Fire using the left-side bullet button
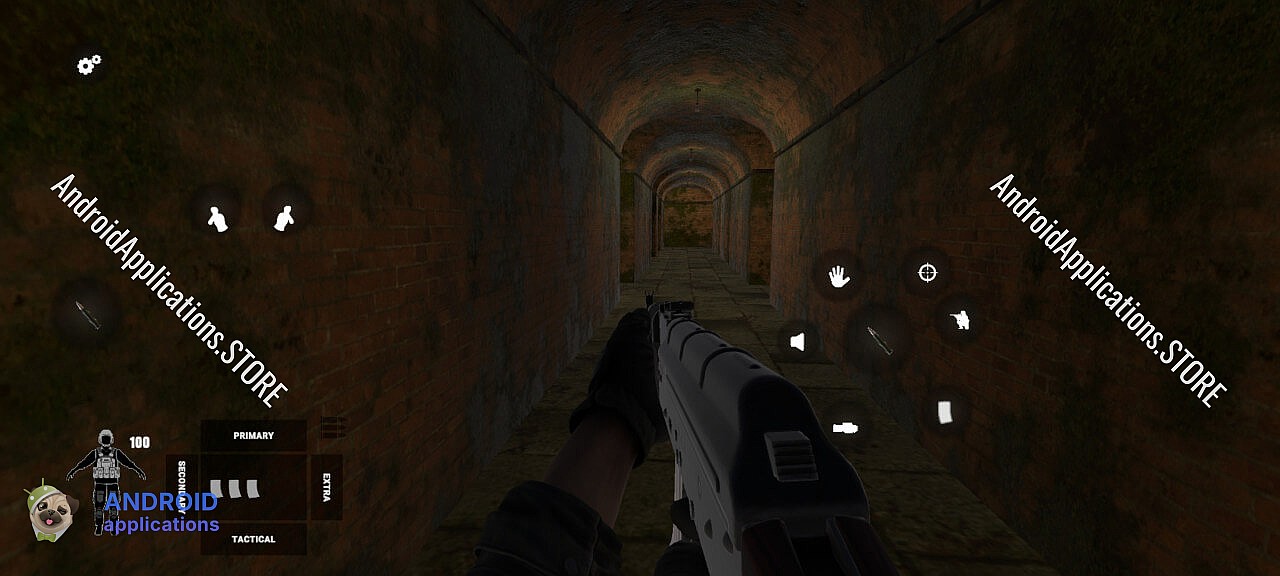This screenshot has height=576, width=1280. (88, 314)
